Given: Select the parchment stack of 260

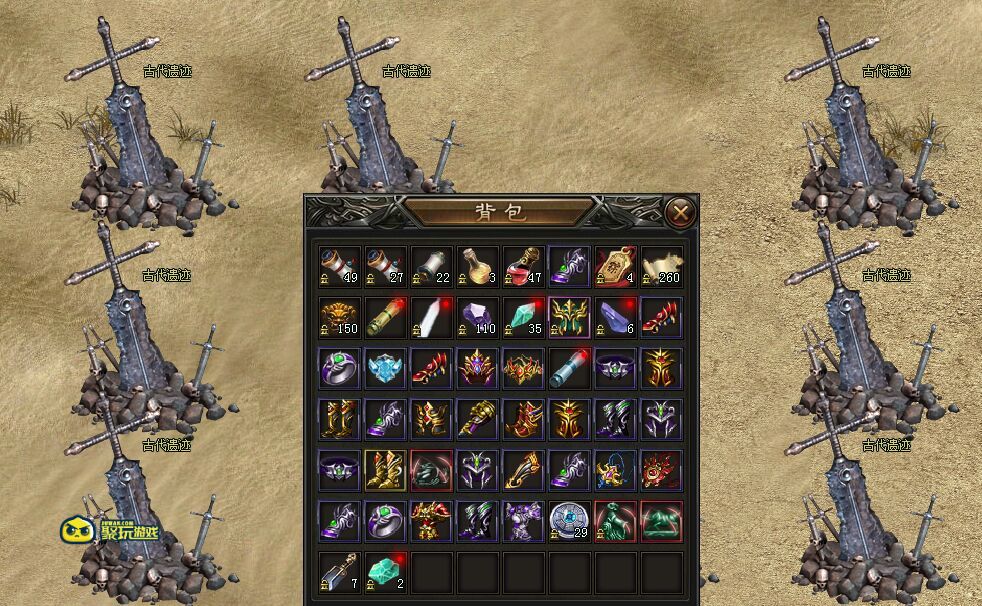Looking at the screenshot, I should (662, 267).
